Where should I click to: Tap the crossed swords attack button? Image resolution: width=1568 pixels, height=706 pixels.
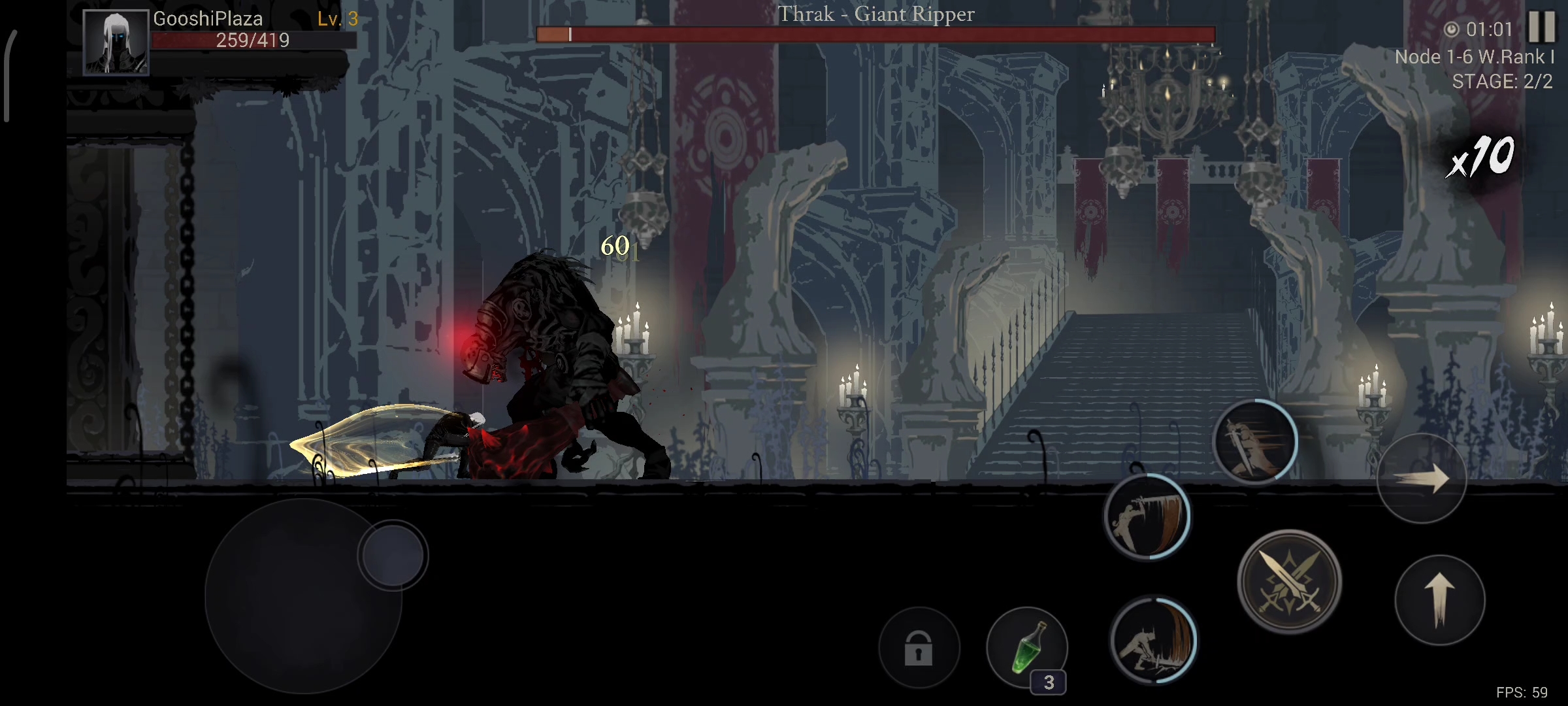[1289, 581]
